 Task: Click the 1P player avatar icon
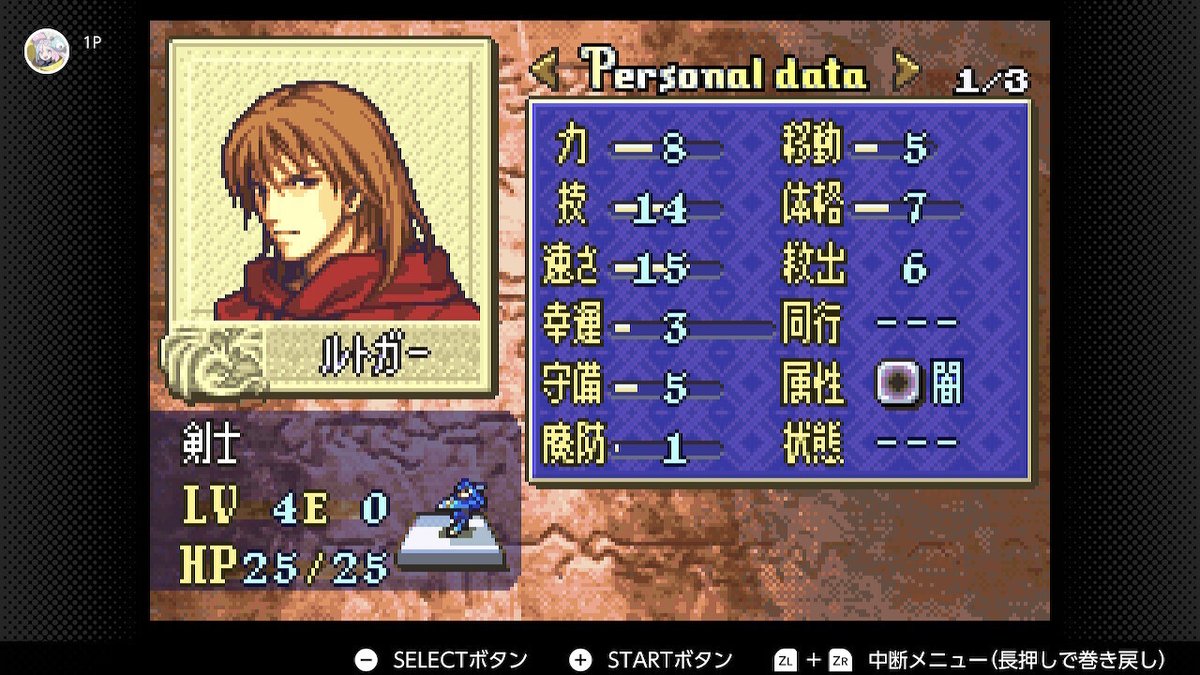click(x=47, y=49)
